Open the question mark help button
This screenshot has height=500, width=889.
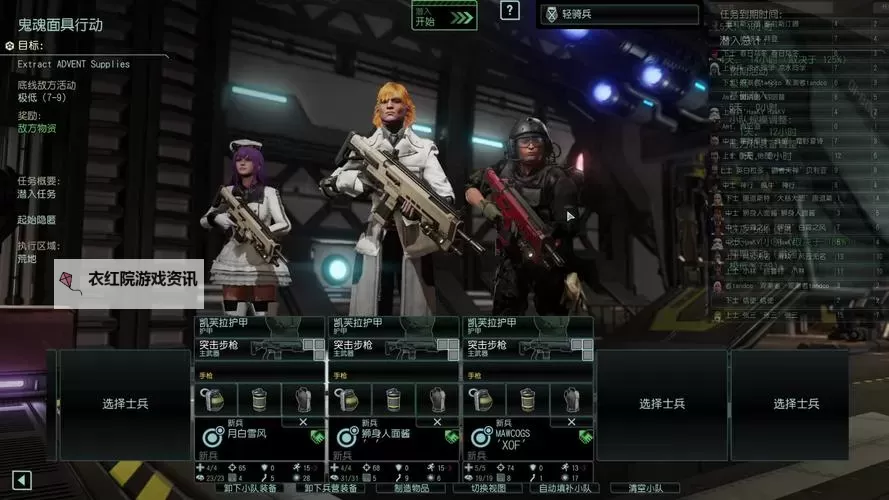510,11
